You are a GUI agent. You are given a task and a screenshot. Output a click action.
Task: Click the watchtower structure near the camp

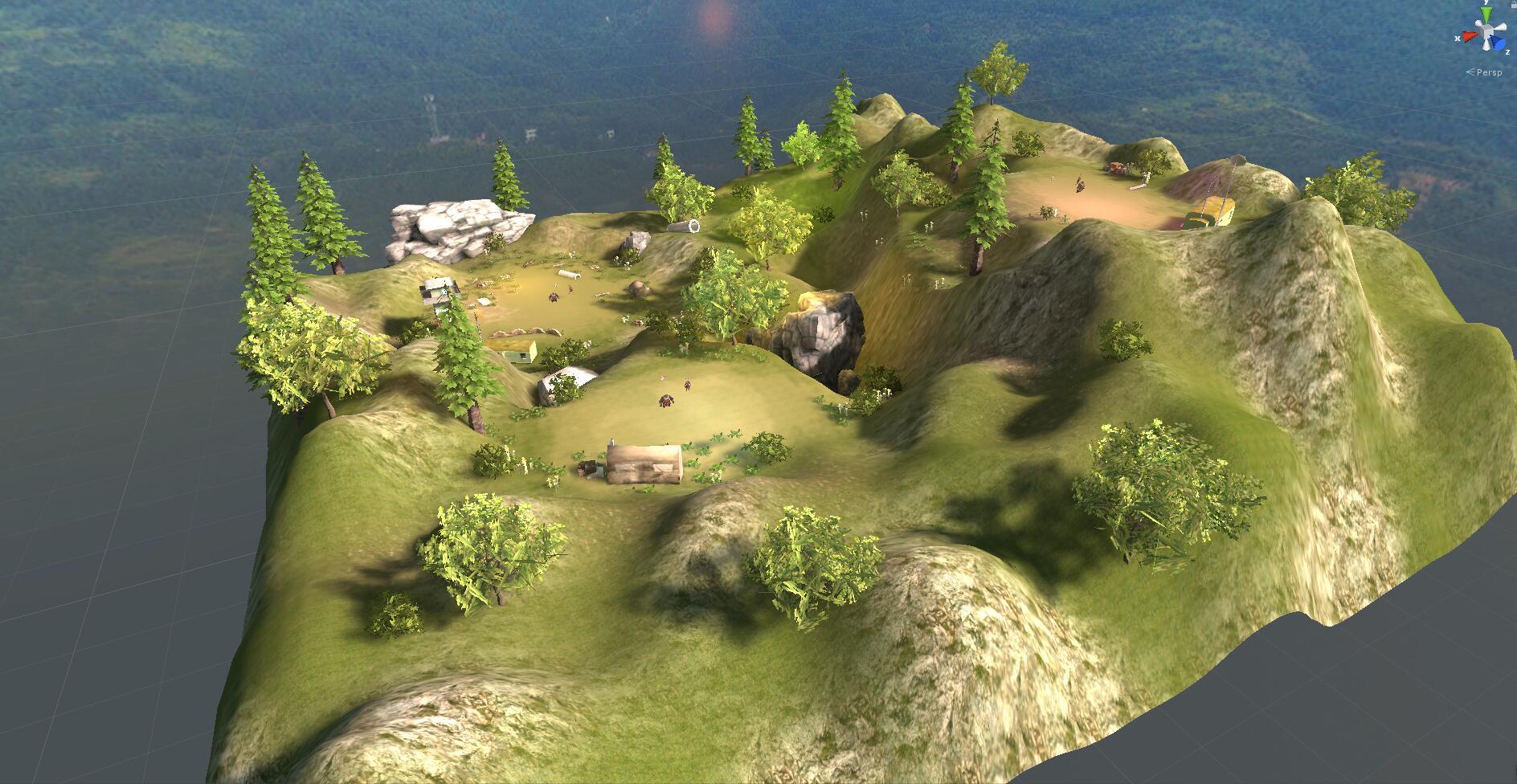439,291
